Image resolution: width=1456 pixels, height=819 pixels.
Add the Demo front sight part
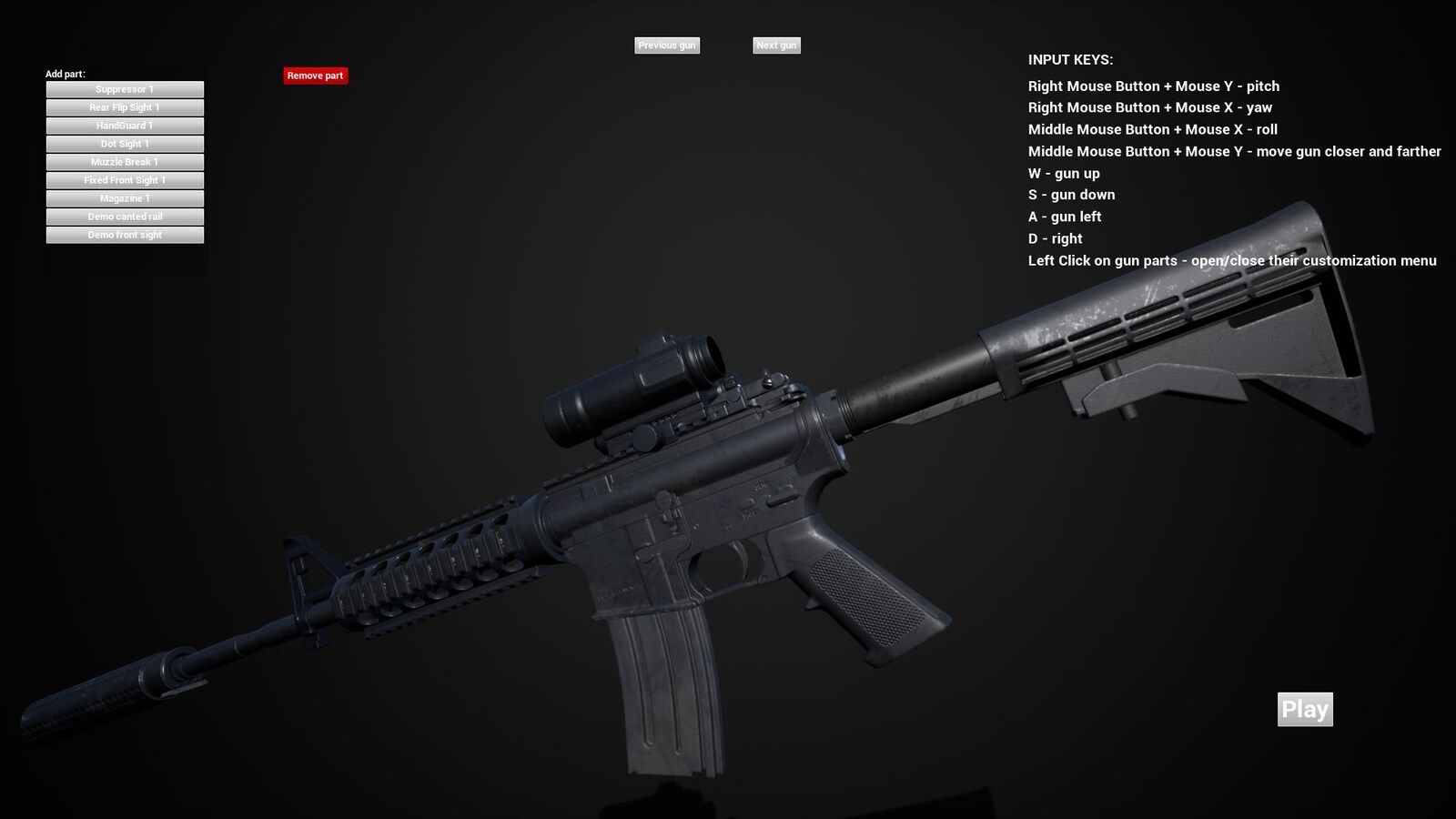(125, 234)
